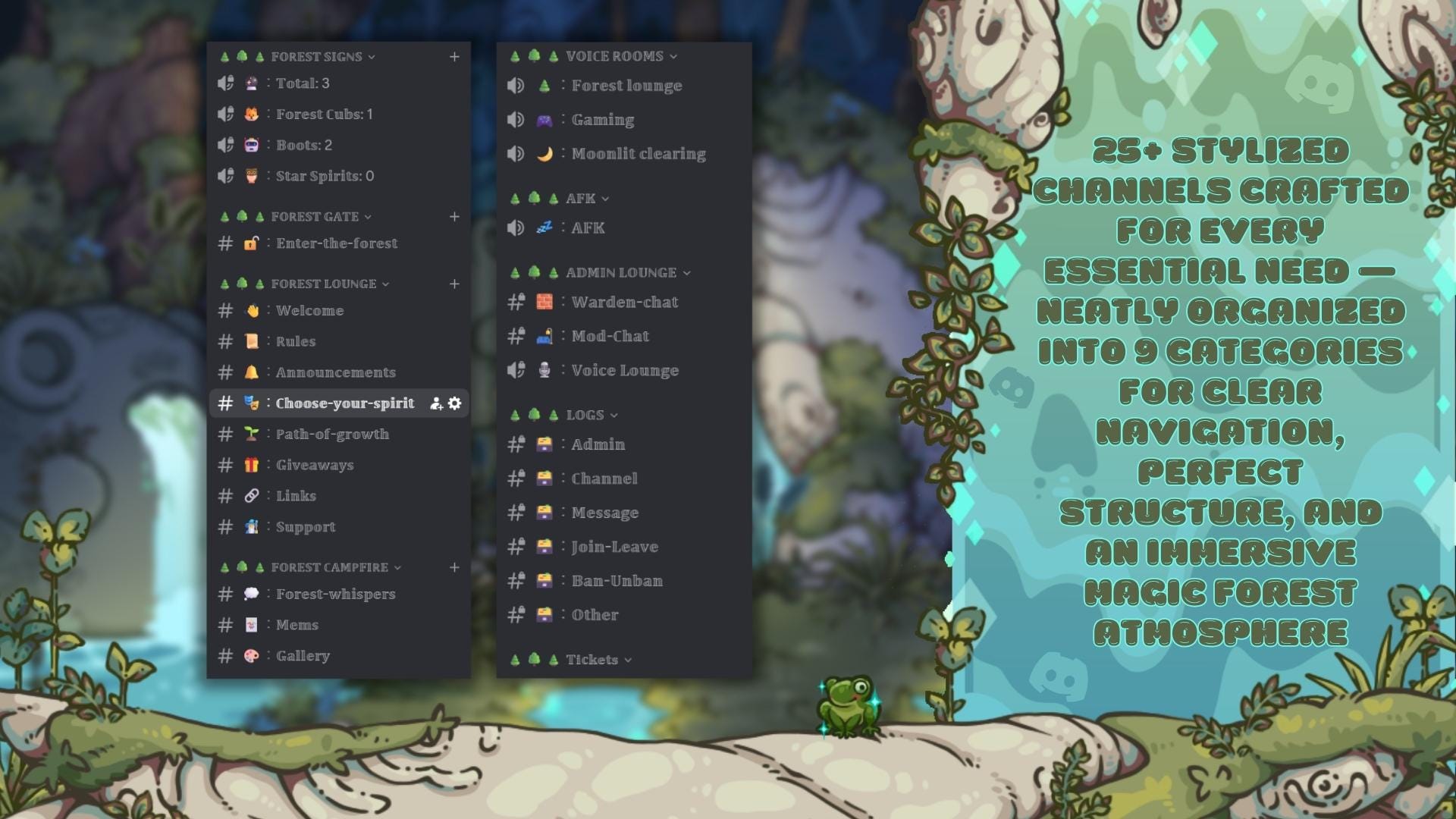
Task: Expand the Tickets category
Action: tap(629, 660)
